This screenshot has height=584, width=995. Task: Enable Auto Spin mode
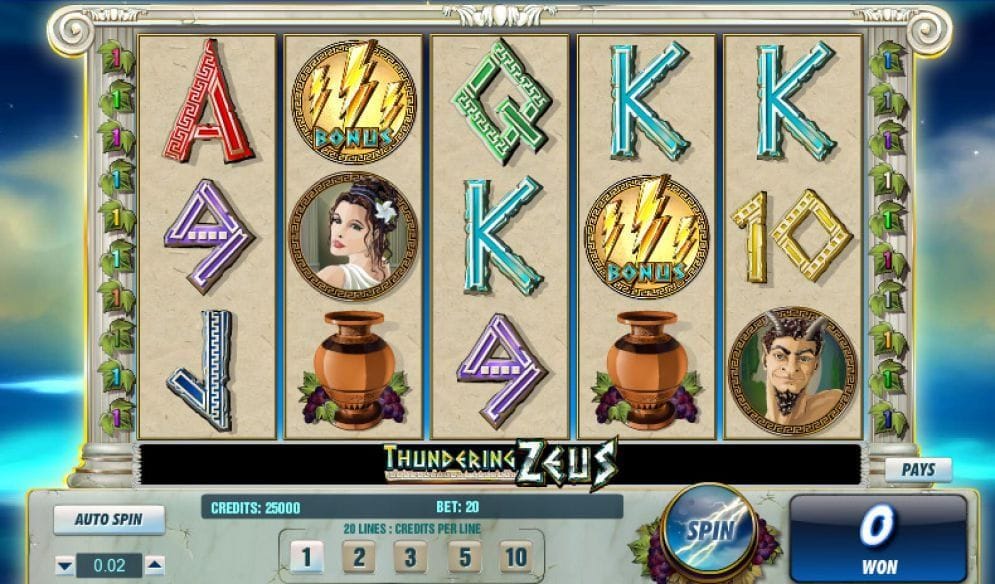point(109,520)
